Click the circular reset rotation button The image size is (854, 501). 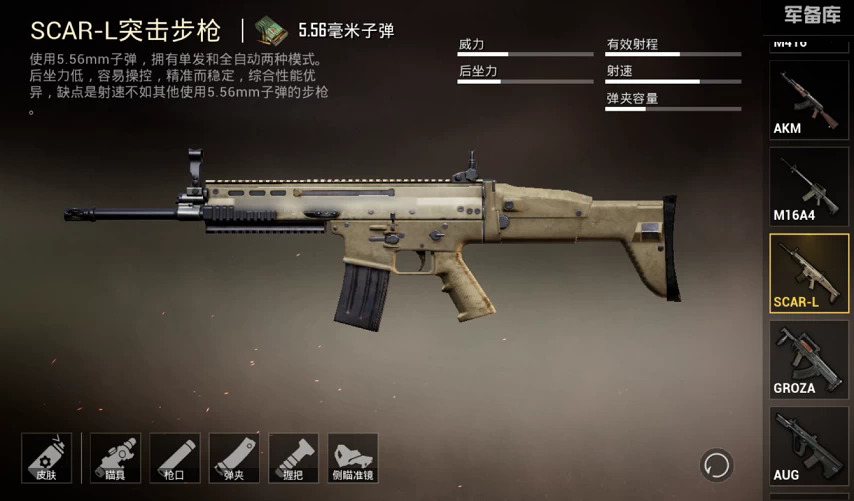tap(716, 464)
